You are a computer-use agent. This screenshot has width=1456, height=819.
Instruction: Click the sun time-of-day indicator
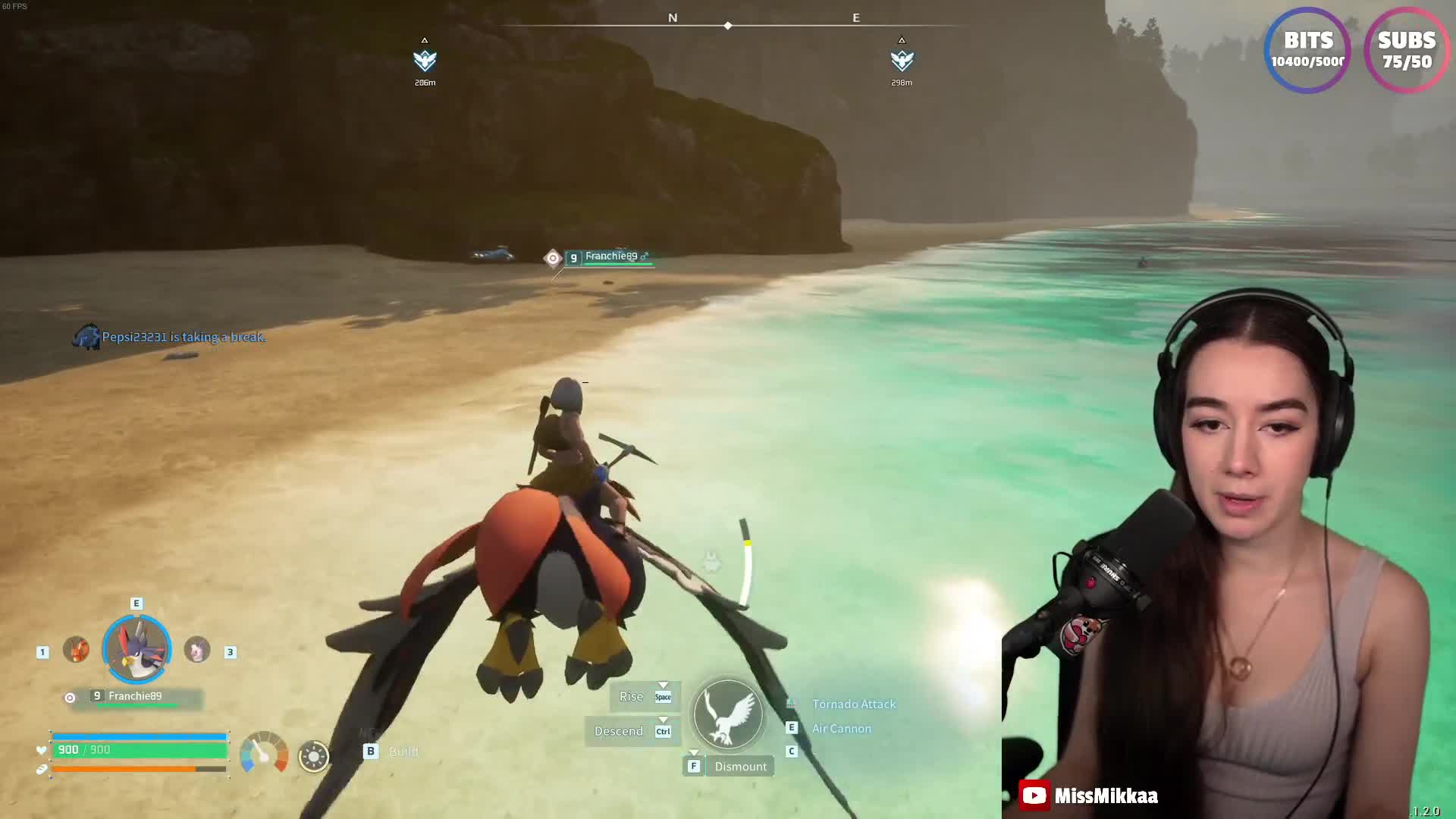[x=314, y=756]
